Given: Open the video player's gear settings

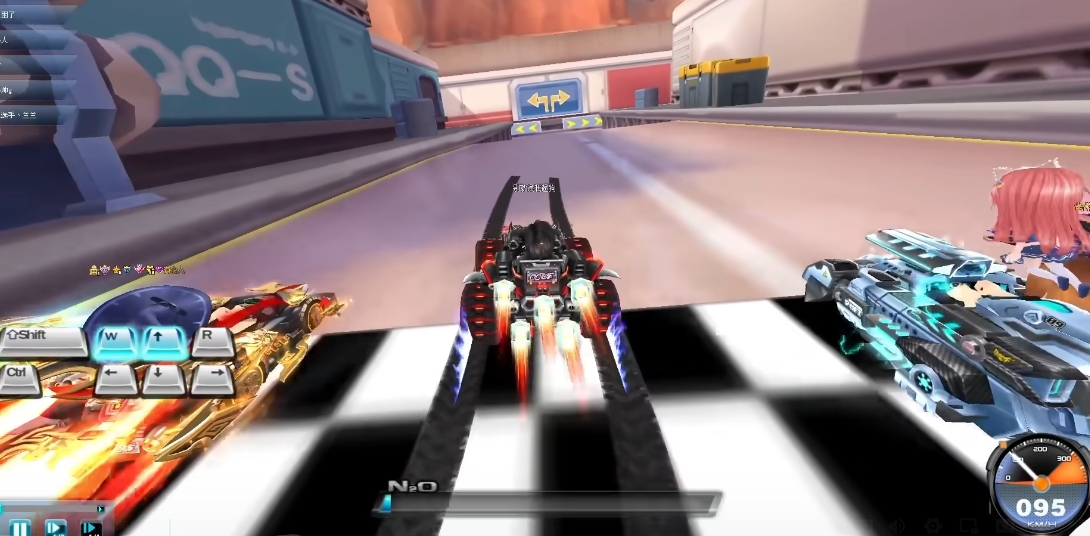Looking at the screenshot, I should [932, 526].
